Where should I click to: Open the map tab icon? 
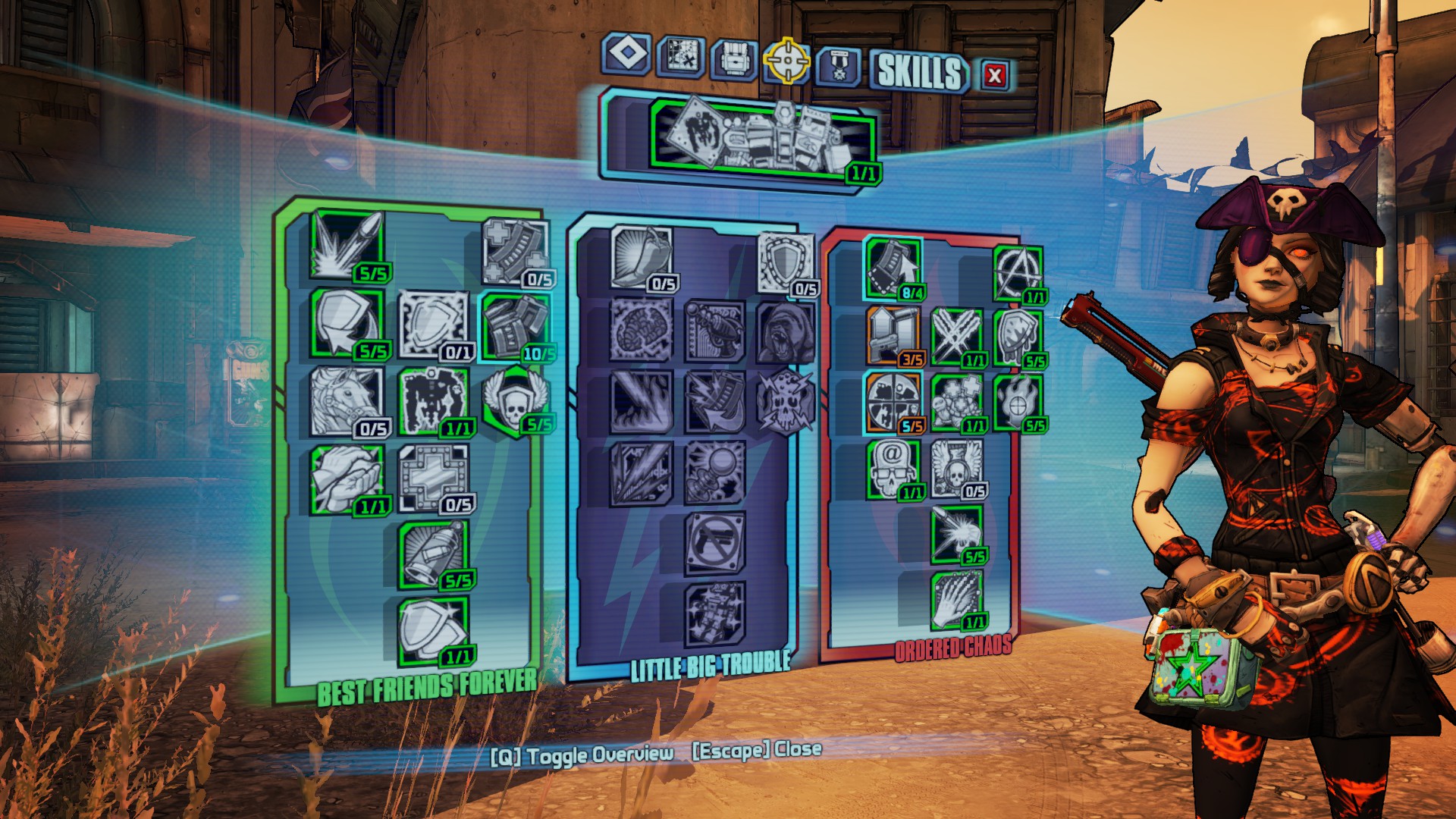pos(680,57)
